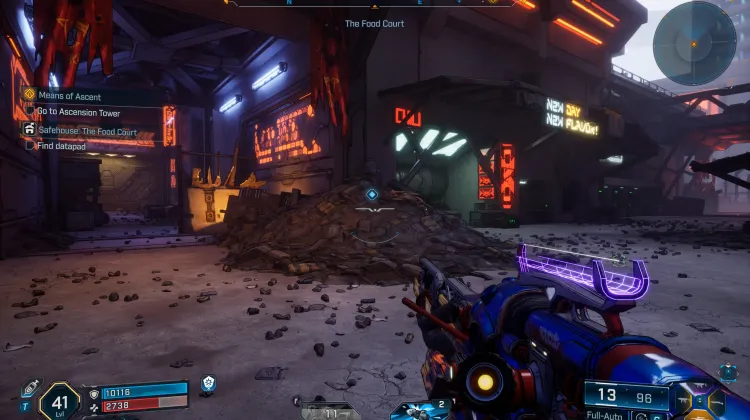
Task: Click the blue shield buff icon
Action: click(208, 383)
